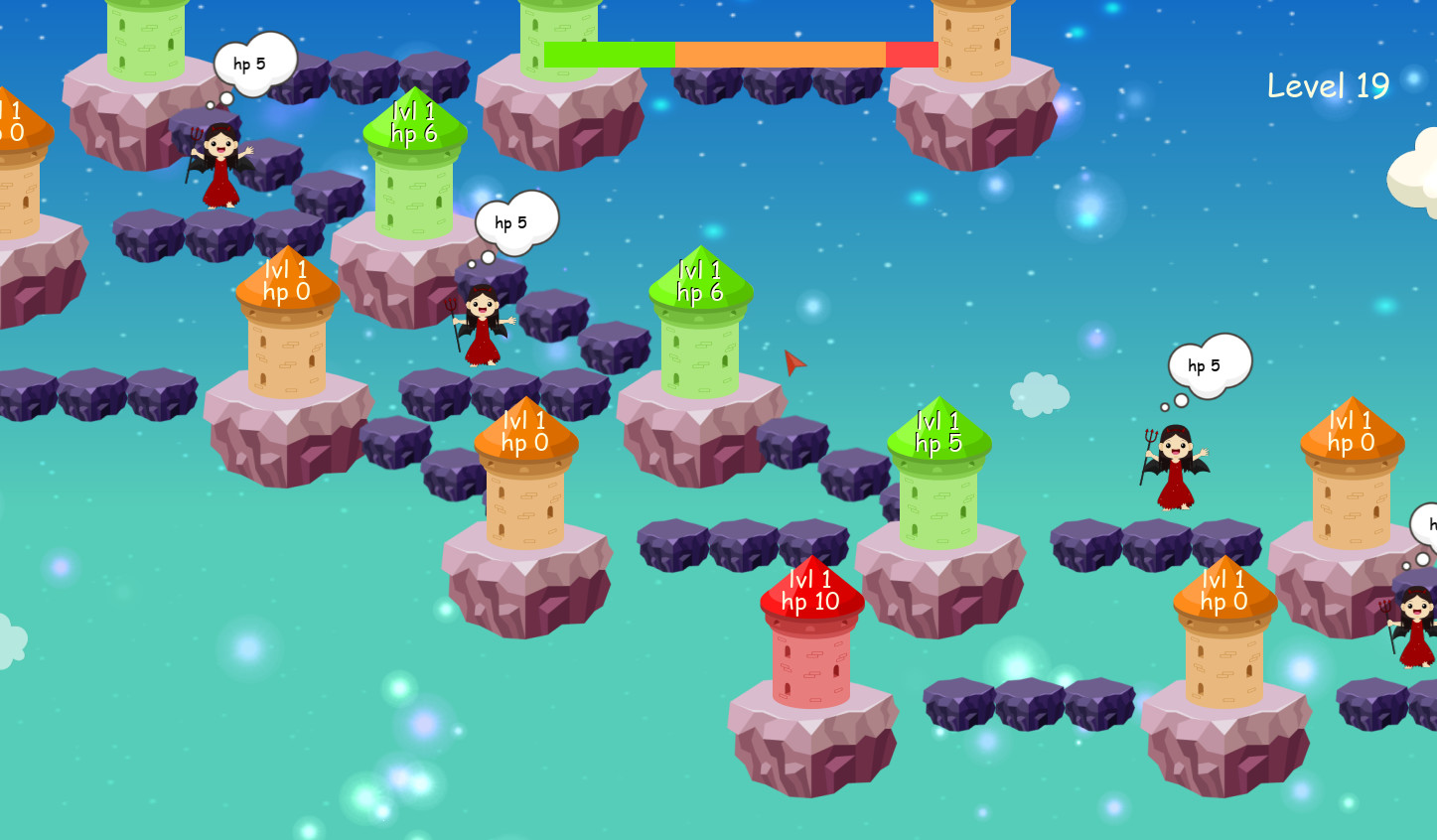
Task: Click the Level 19 label
Action: (x=1329, y=86)
